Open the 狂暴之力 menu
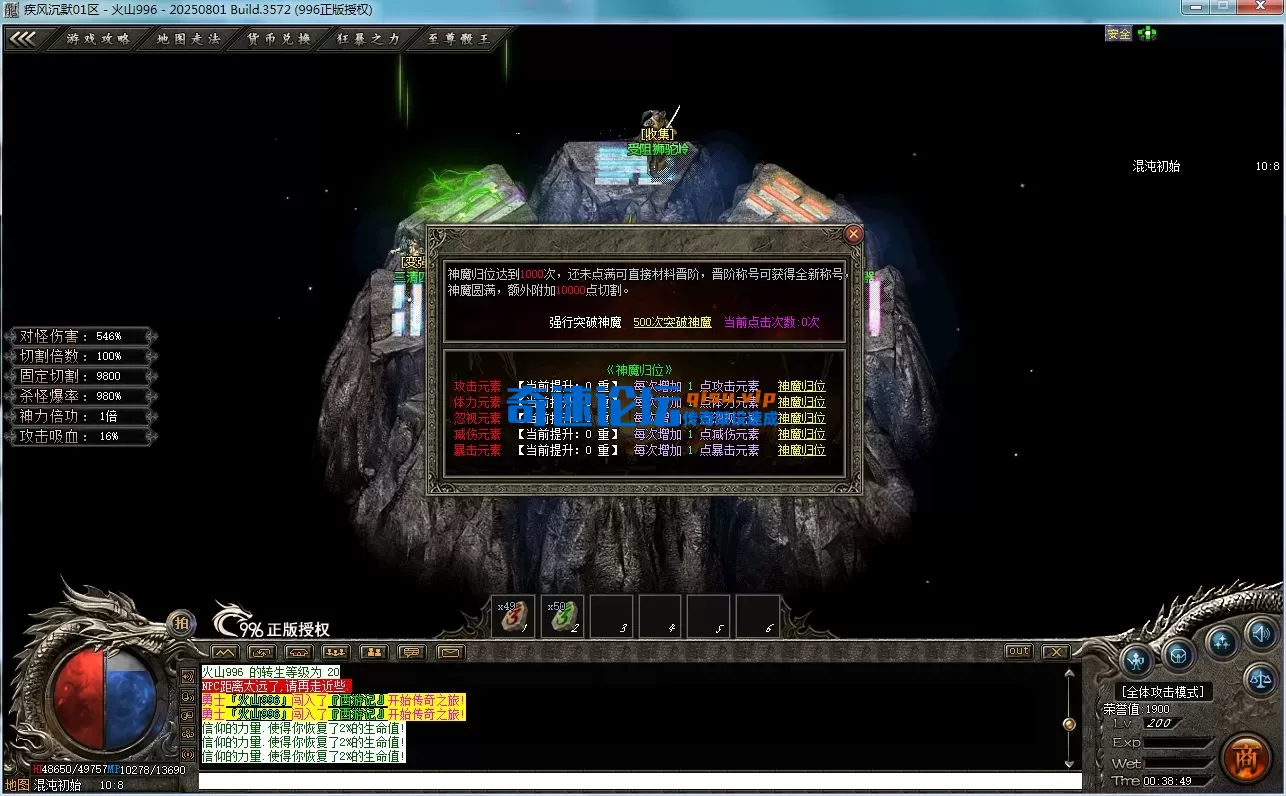The width and height of the screenshot is (1286, 796). (x=369, y=39)
